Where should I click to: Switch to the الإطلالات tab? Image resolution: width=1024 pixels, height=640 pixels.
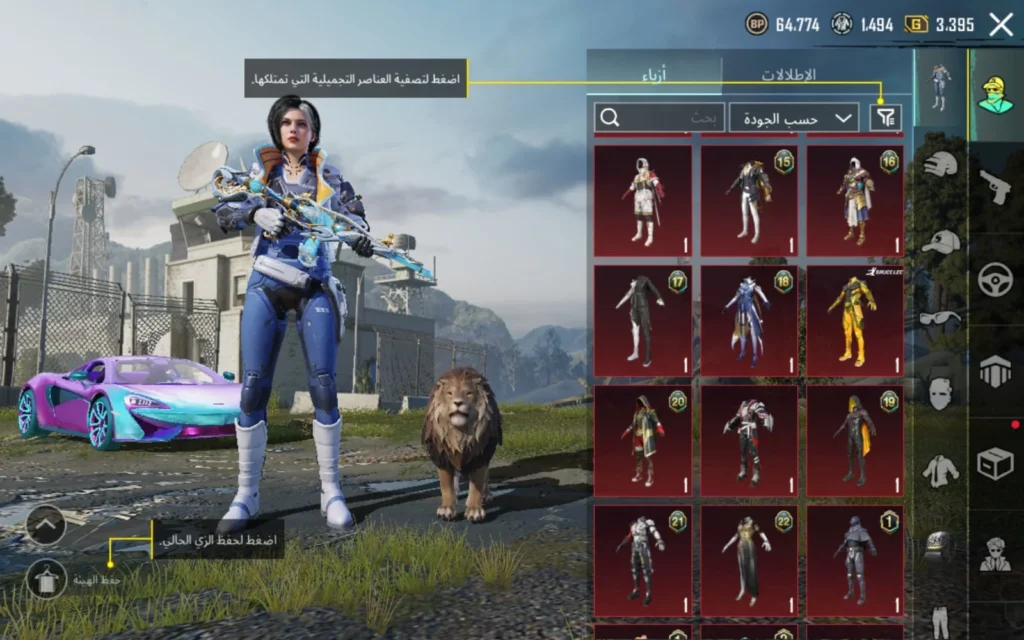click(788, 75)
